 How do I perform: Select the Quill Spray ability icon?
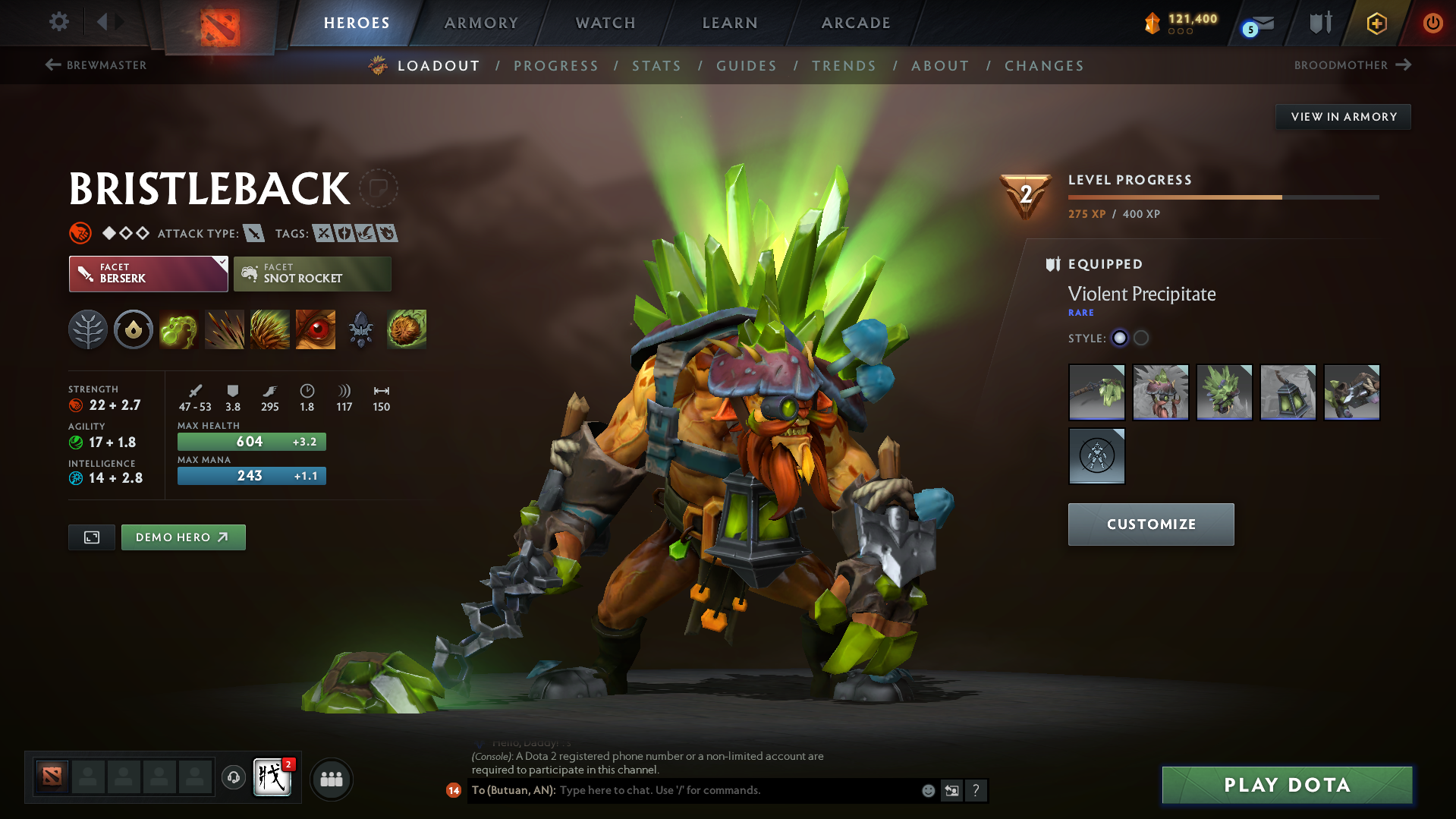pos(225,329)
